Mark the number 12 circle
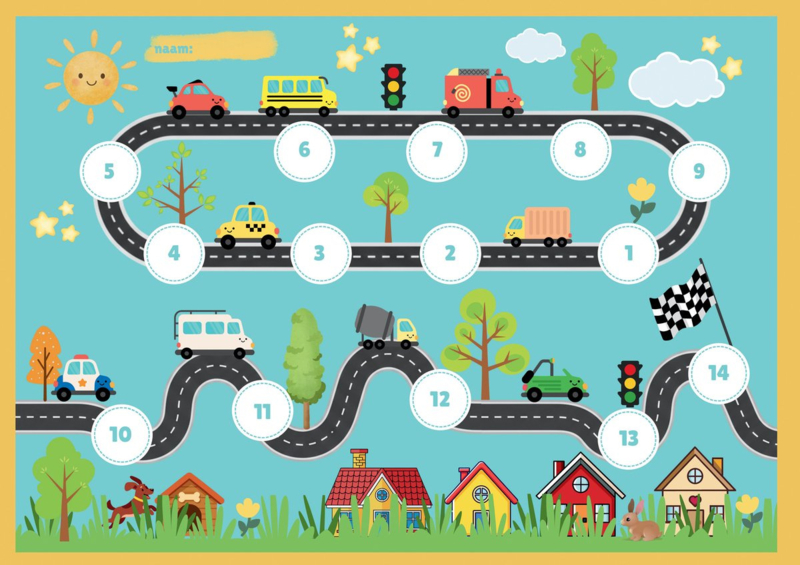The image size is (800, 565). (x=440, y=399)
